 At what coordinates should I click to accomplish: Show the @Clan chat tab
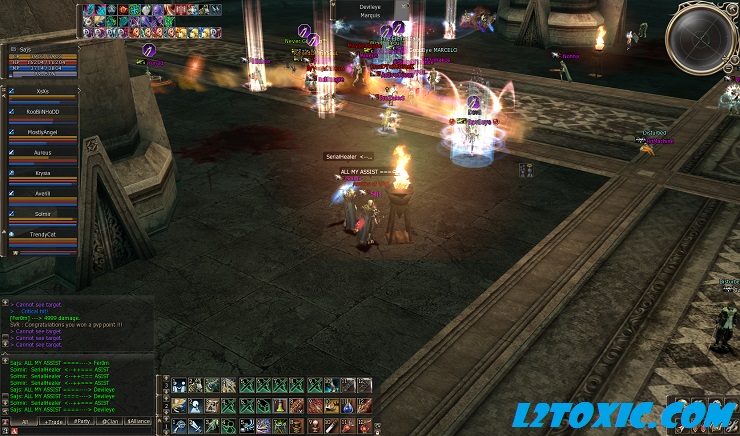point(109,422)
